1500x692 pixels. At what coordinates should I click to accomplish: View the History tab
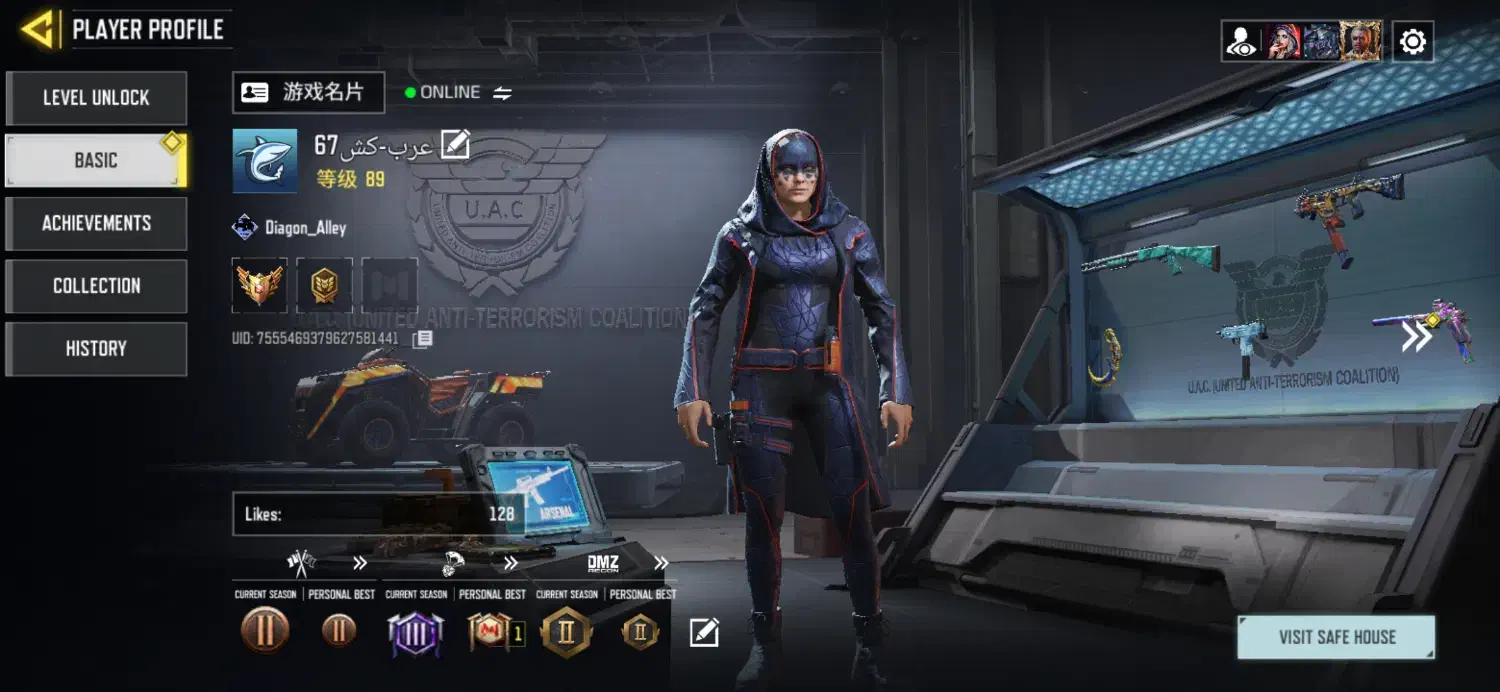click(96, 349)
